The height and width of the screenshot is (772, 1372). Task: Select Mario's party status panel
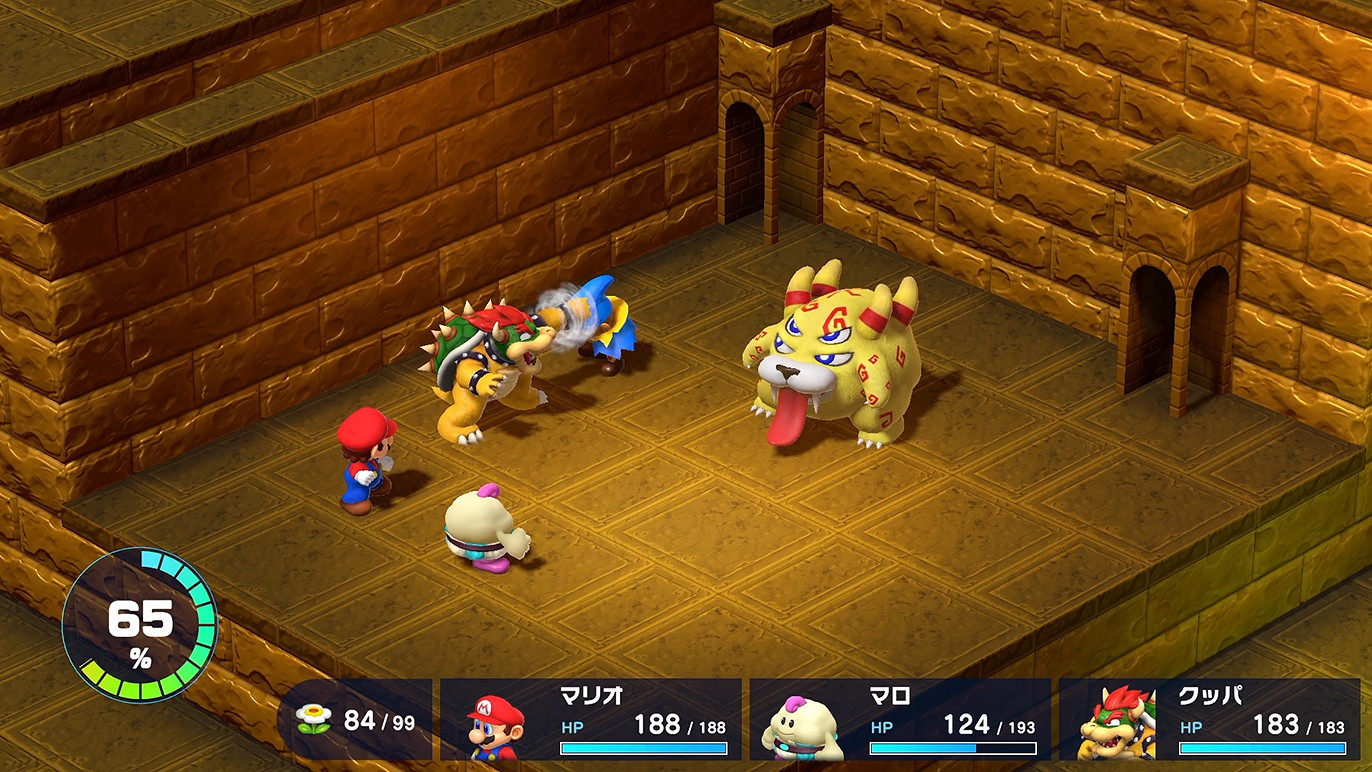coord(591,720)
